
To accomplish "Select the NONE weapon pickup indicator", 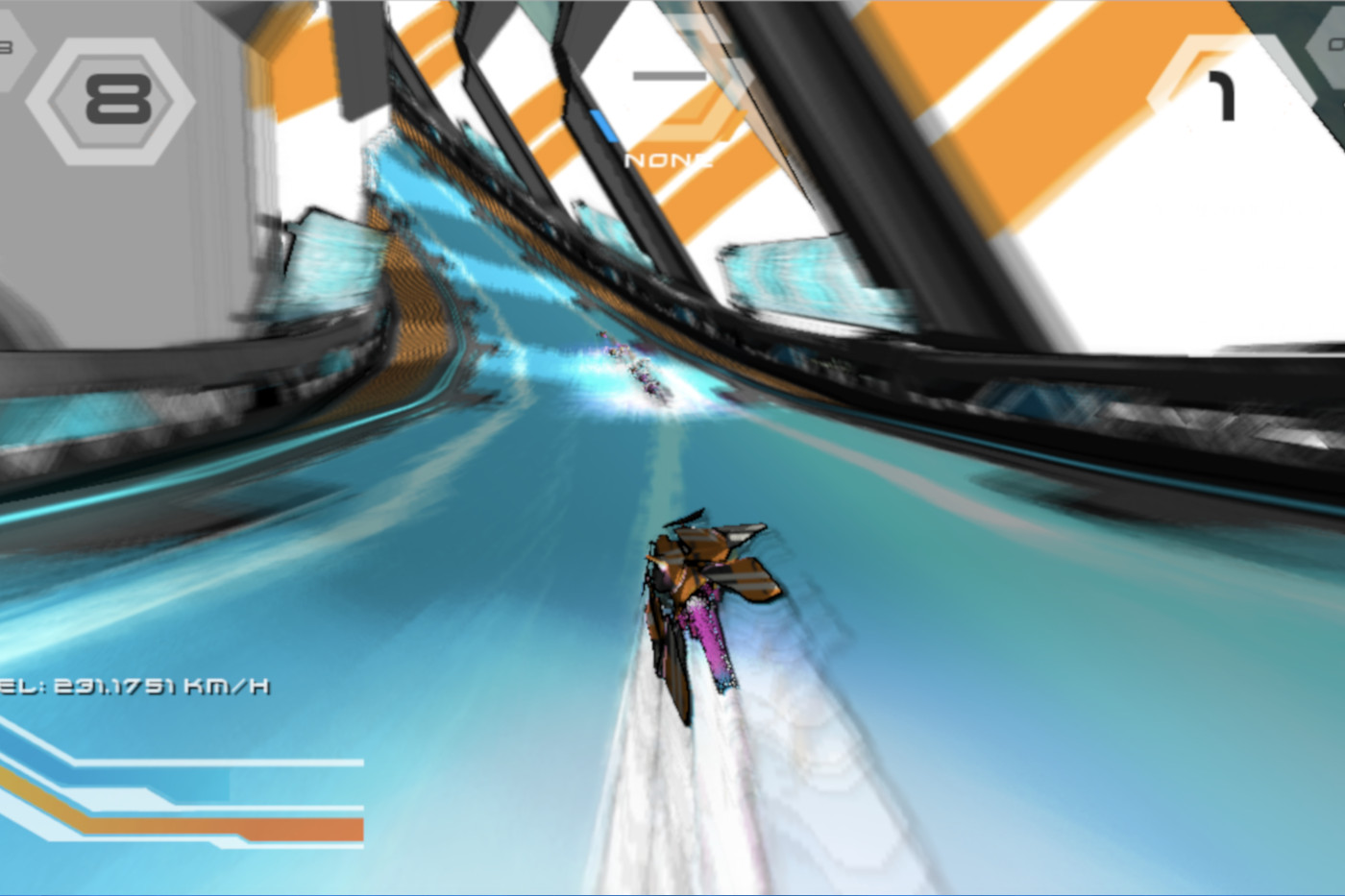I will (x=671, y=160).
